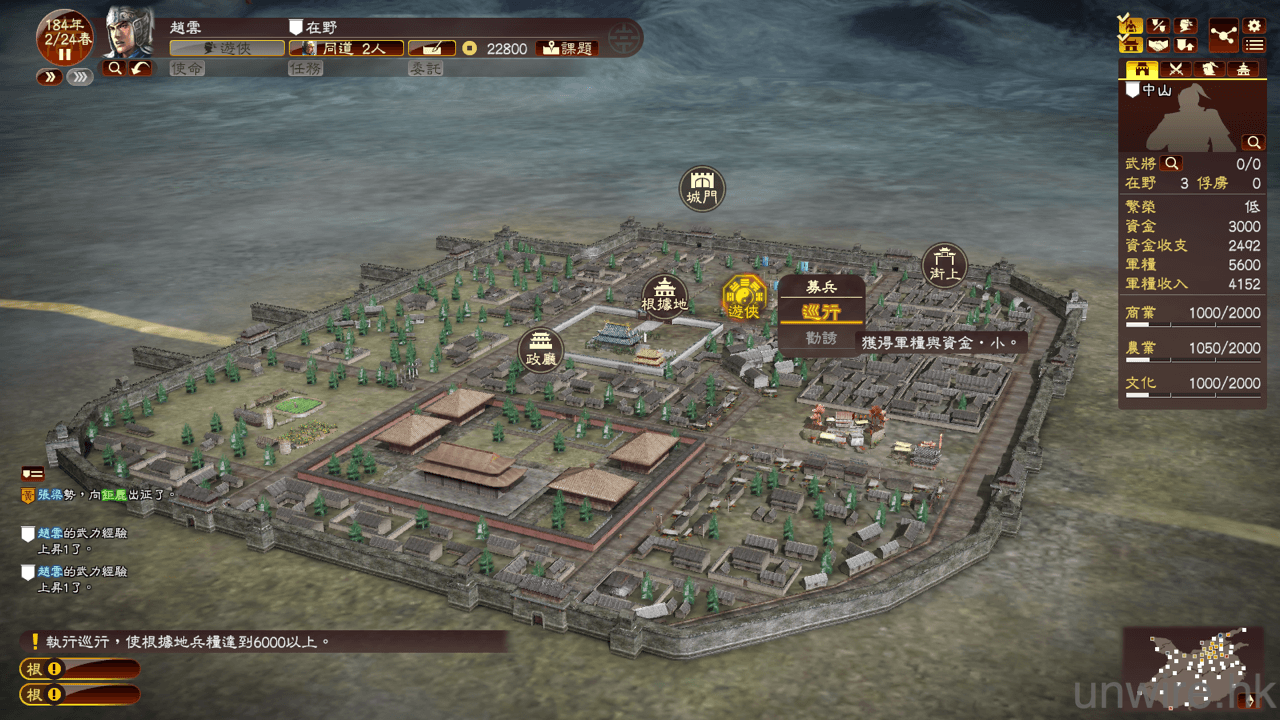
Task: Go to the 街上 street location
Action: 944,265
